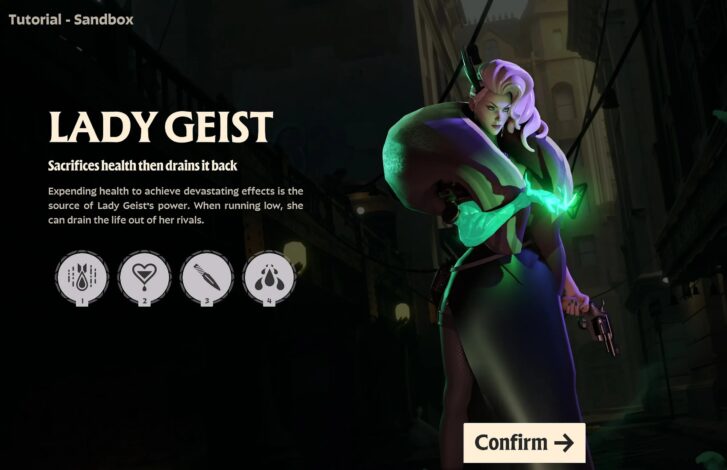Select the Essence Bomb ability icon

(x=82, y=275)
